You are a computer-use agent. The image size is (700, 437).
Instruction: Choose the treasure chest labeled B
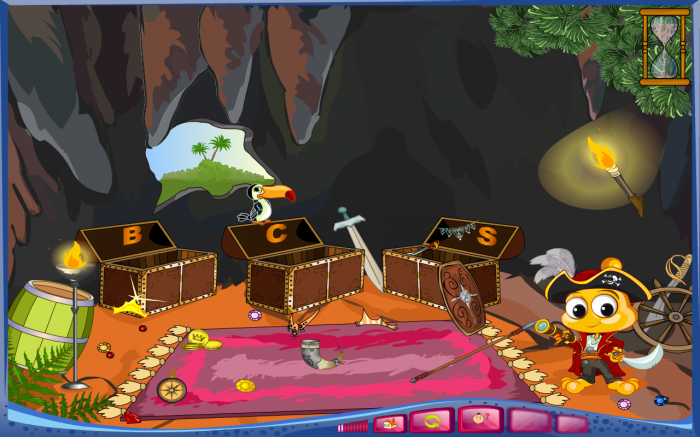(157, 280)
